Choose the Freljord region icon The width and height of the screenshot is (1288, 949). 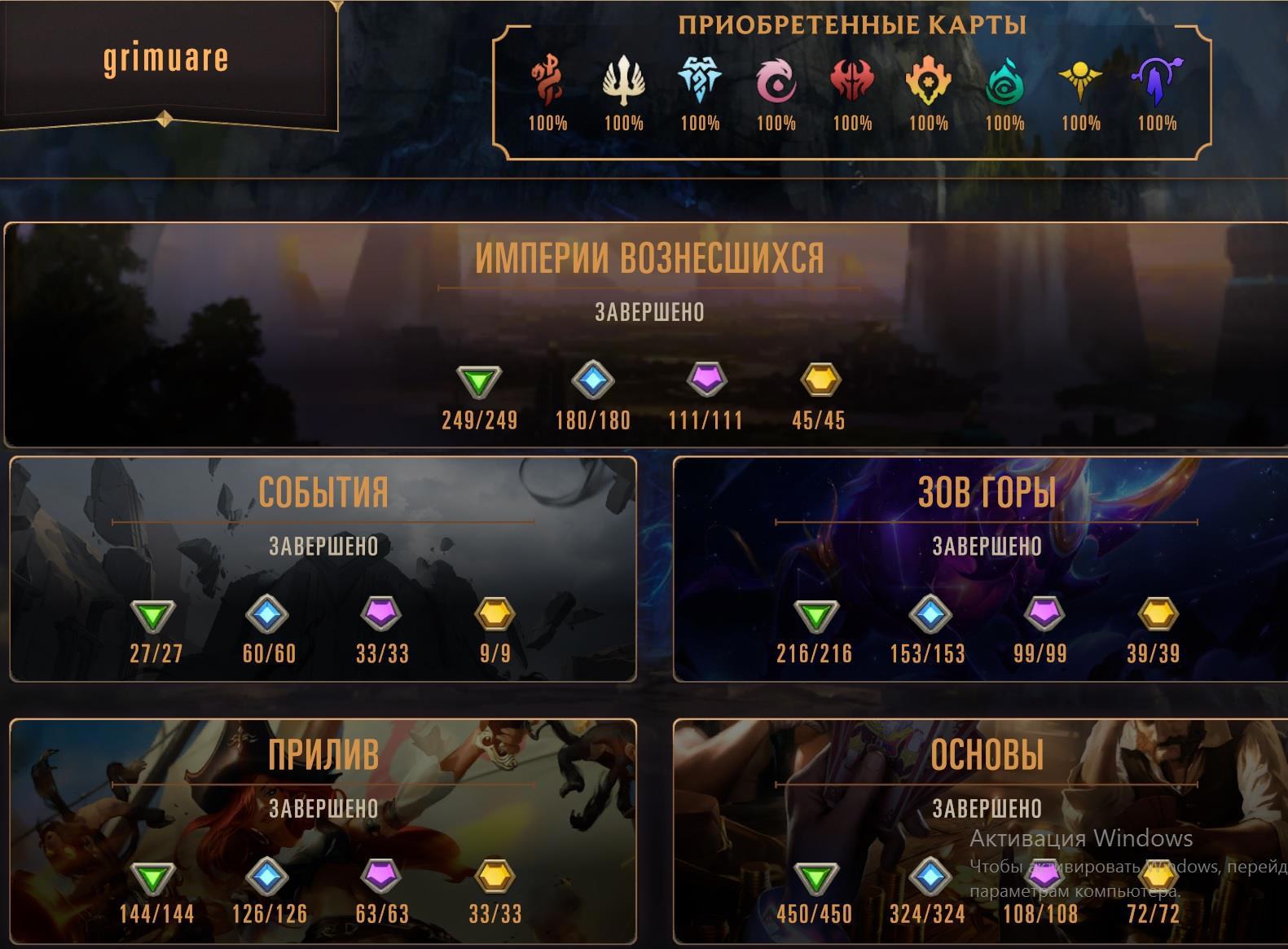click(x=700, y=81)
